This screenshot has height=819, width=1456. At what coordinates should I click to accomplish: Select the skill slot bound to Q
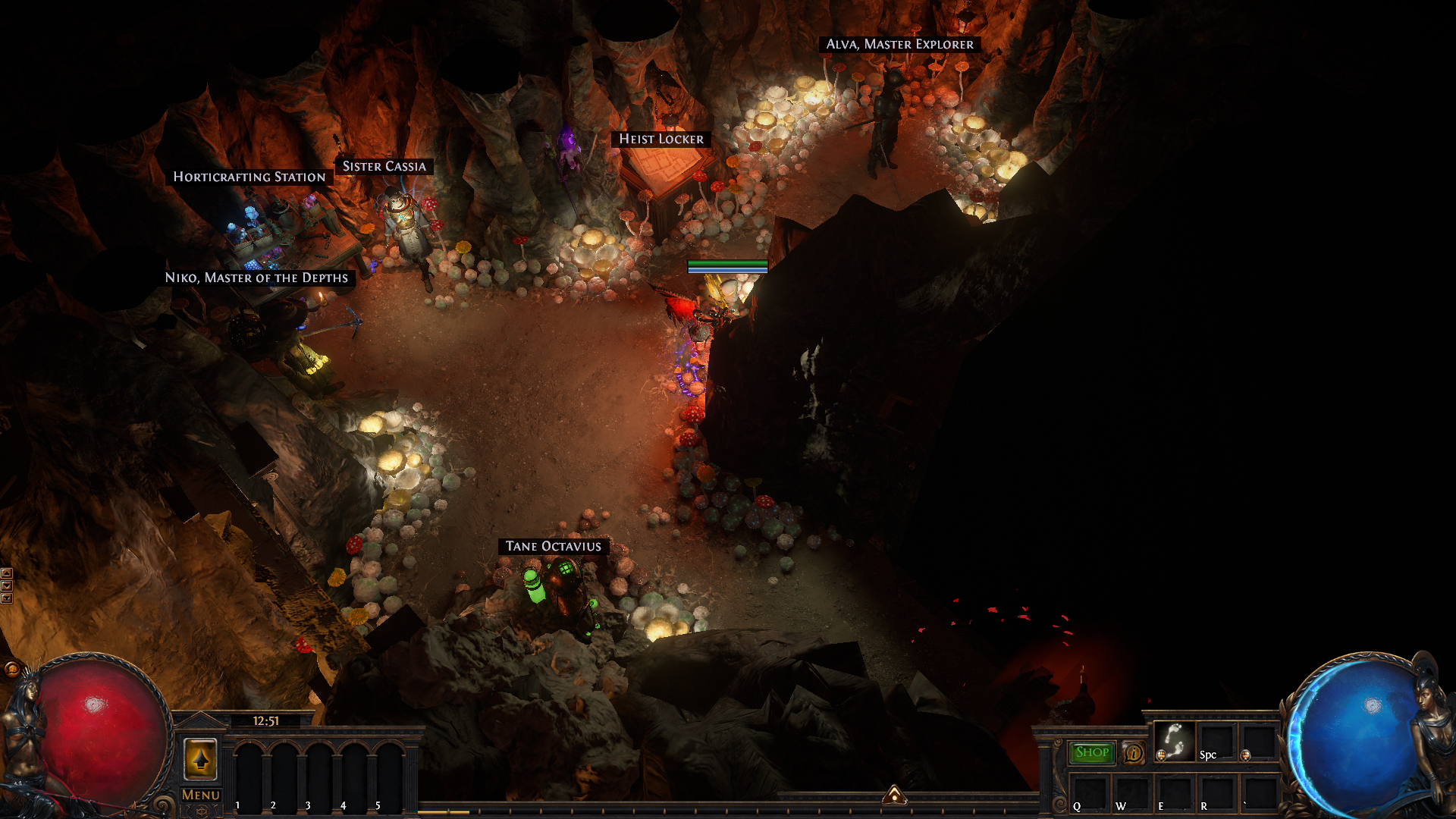coord(1089,793)
